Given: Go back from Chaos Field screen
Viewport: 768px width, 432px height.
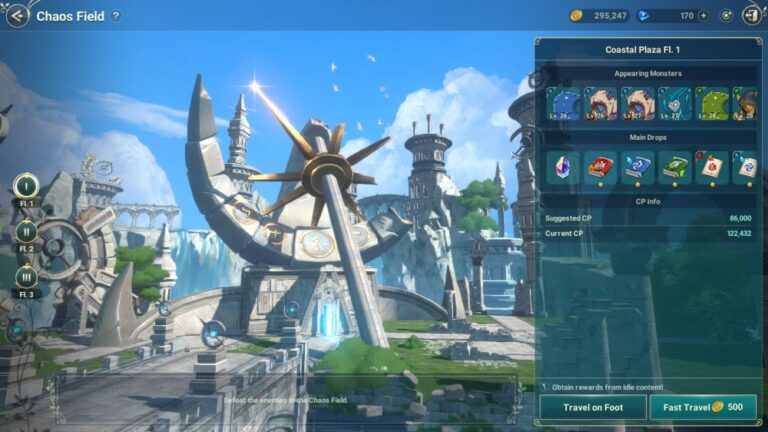Looking at the screenshot, I should [x=17, y=15].
